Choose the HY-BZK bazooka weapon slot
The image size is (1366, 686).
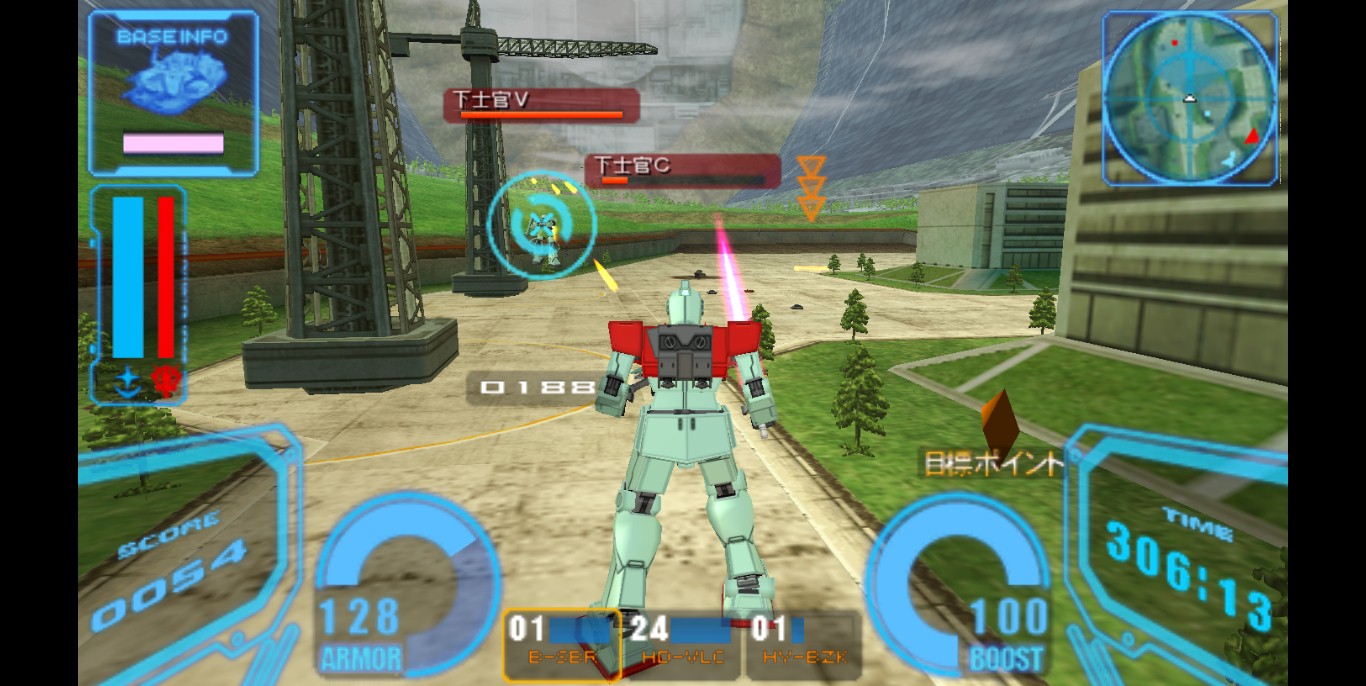[x=802, y=643]
